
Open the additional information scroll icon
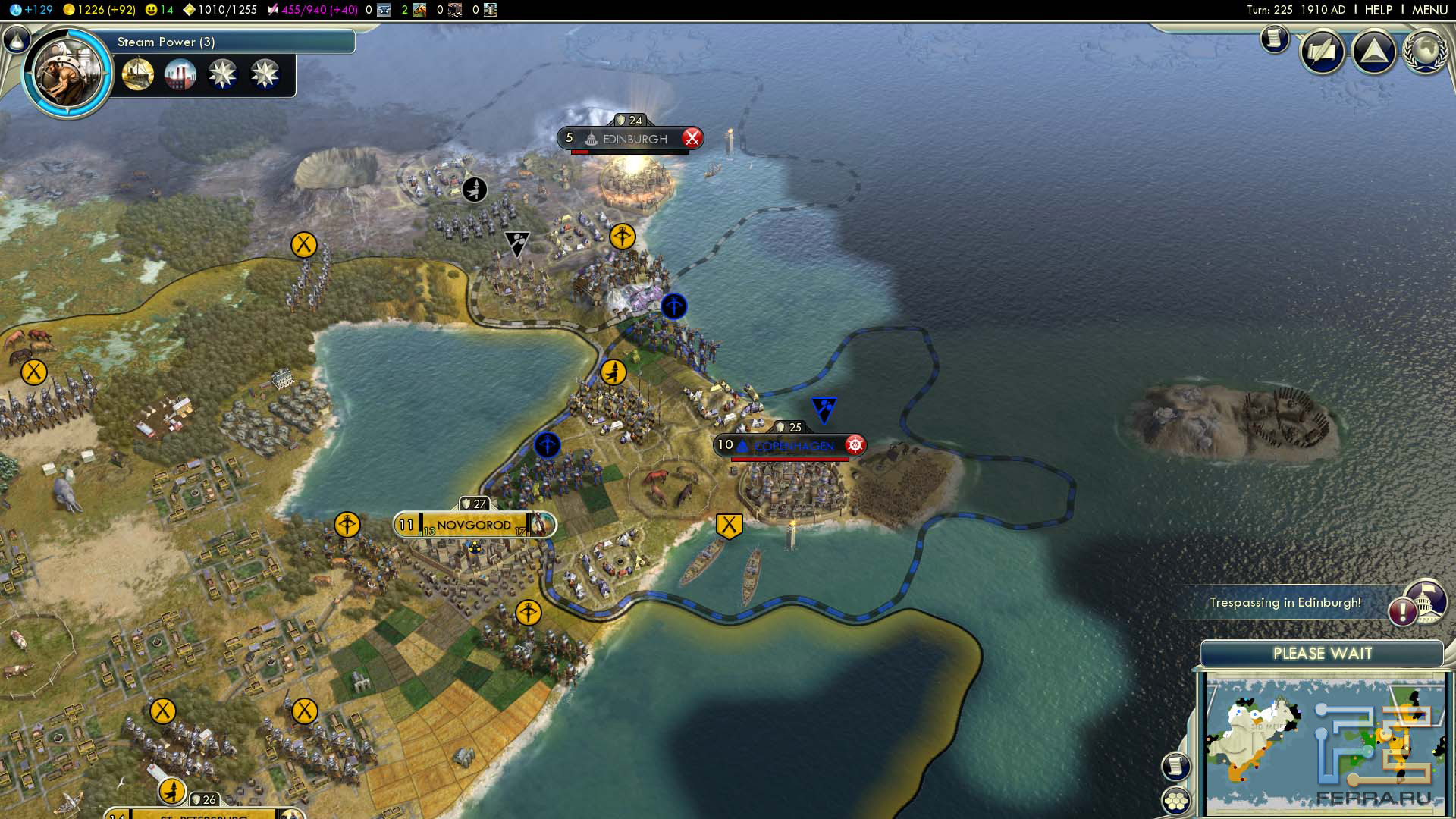point(1275,38)
